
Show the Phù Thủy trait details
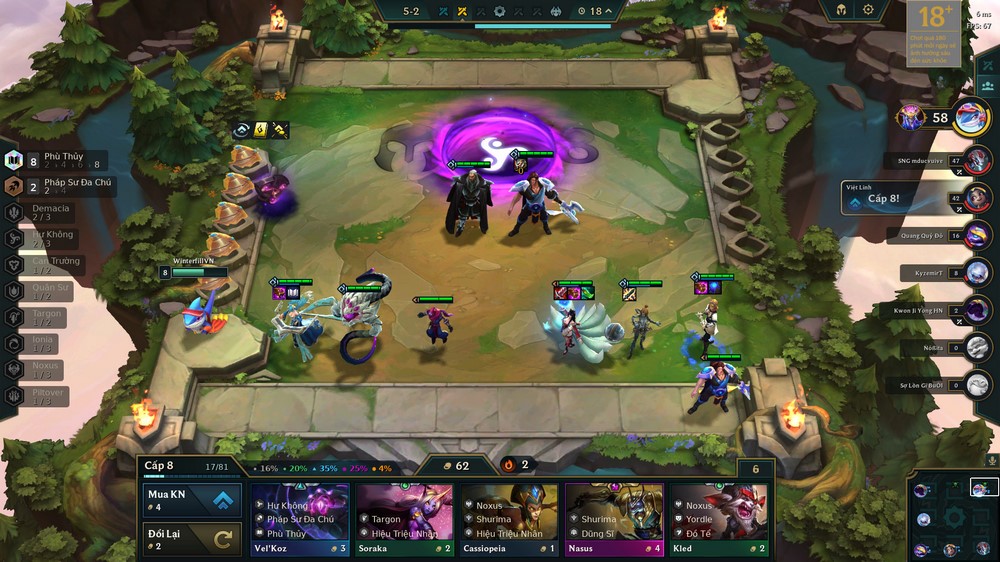tap(55, 160)
